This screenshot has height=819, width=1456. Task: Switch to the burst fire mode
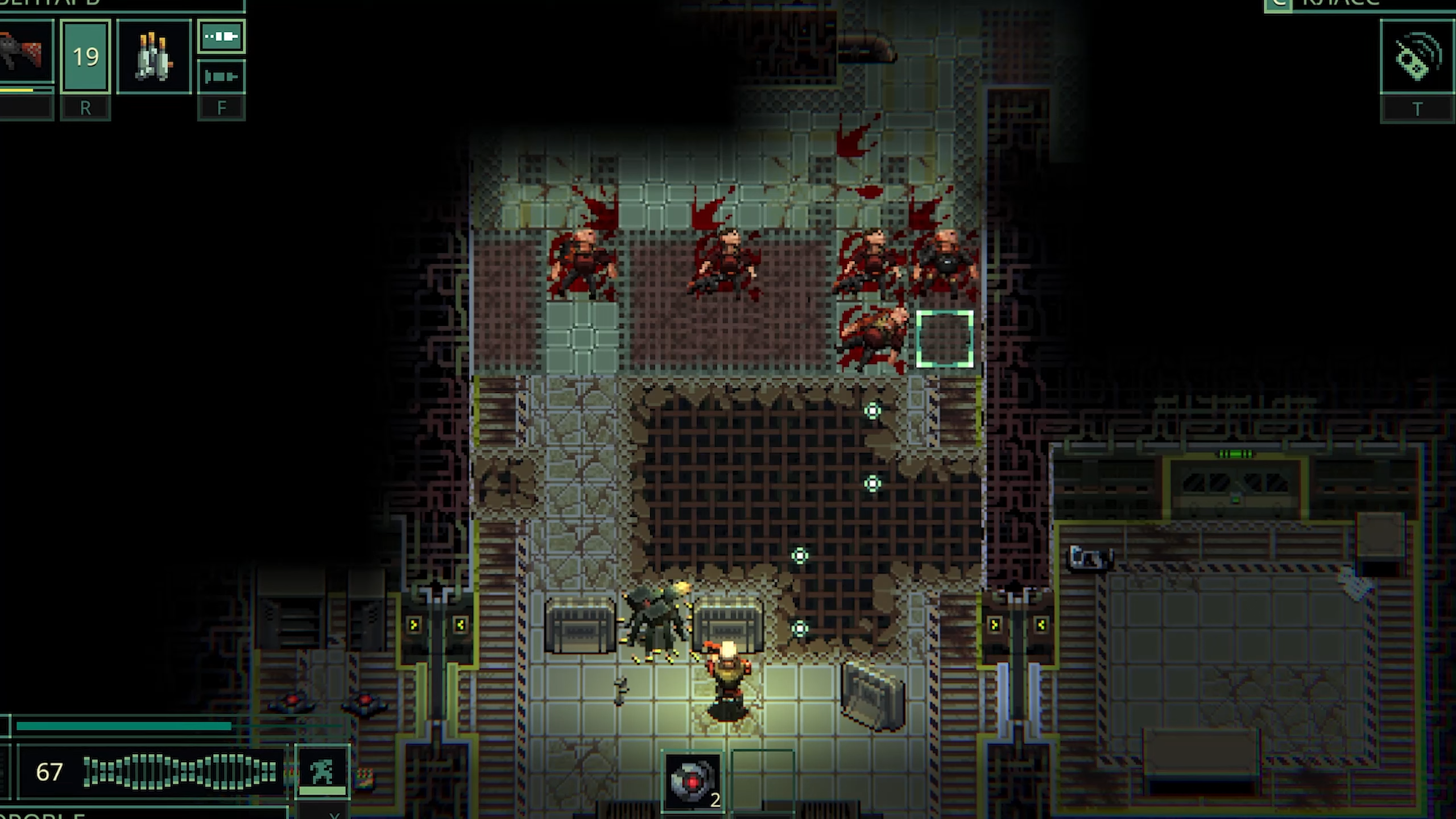[221, 38]
